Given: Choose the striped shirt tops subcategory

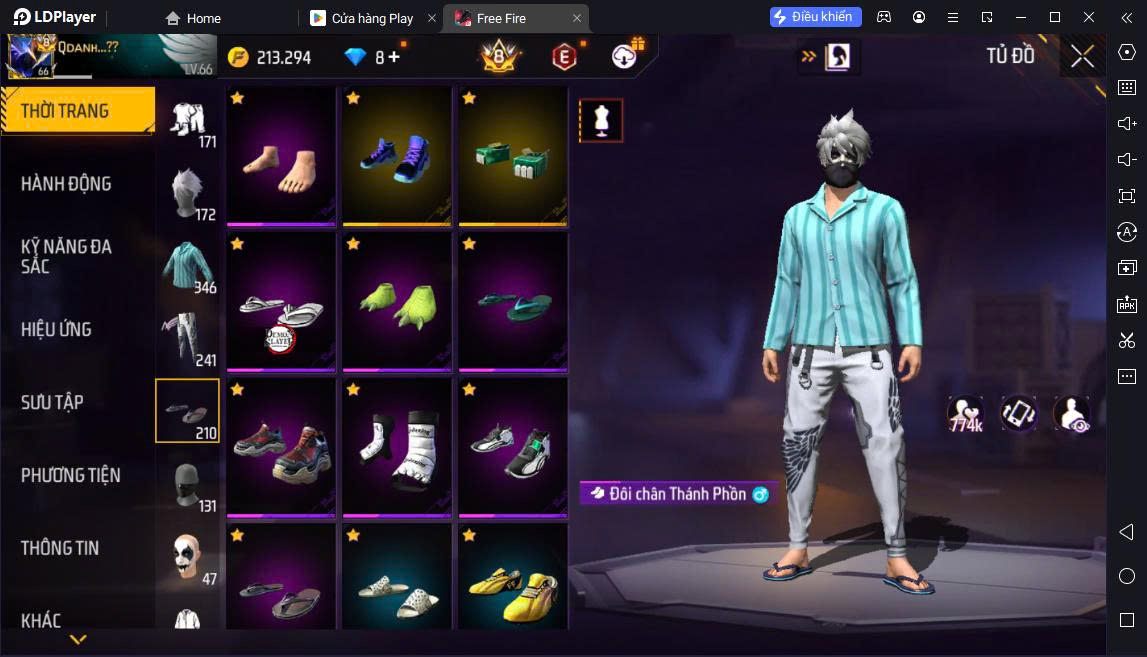Looking at the screenshot, I should click(187, 265).
